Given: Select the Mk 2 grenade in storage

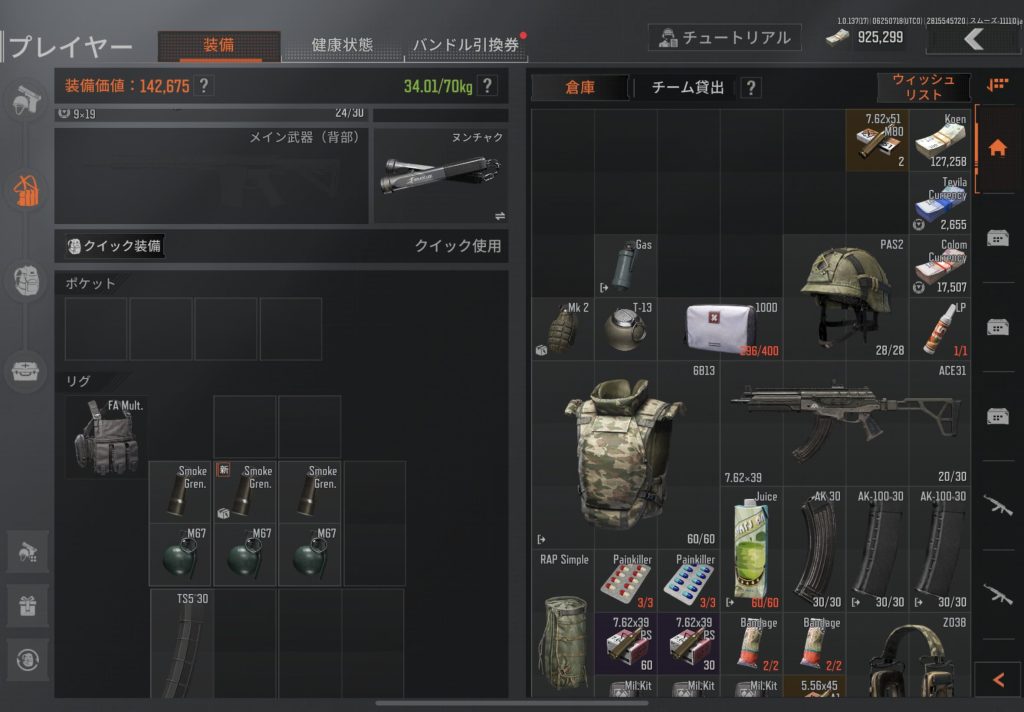Looking at the screenshot, I should click(564, 329).
